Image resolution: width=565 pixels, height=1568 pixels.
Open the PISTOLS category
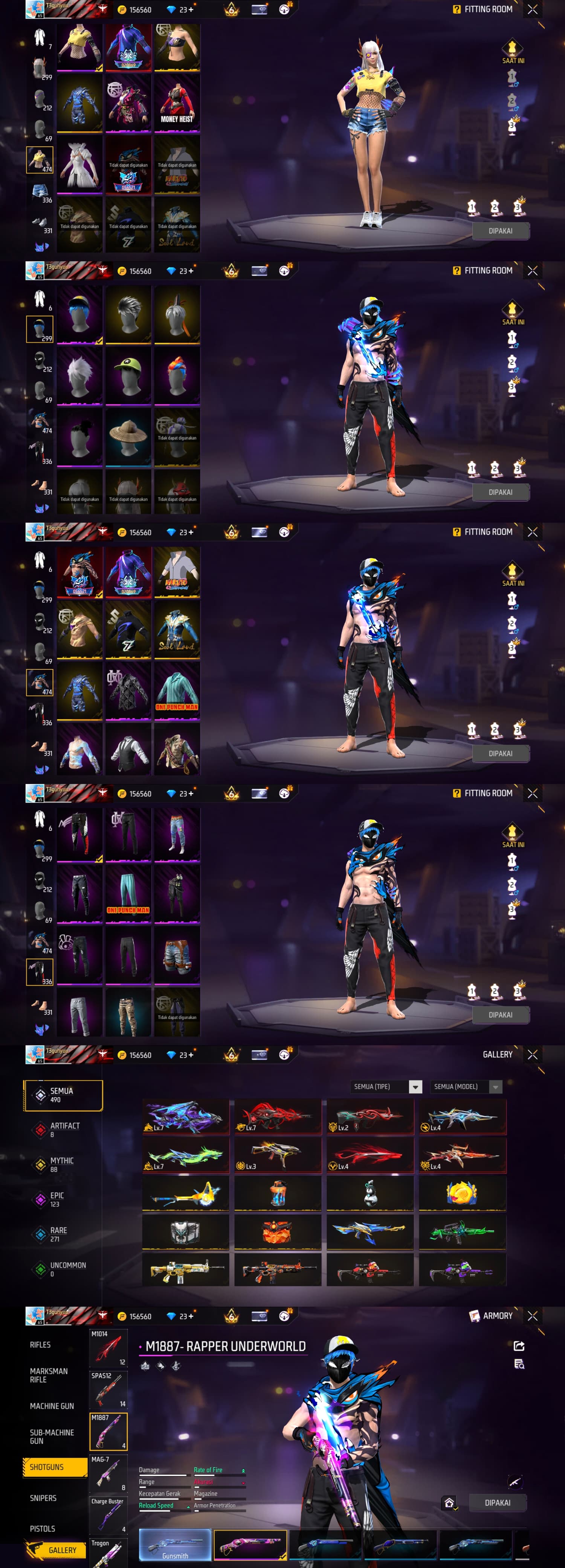coord(43,1528)
